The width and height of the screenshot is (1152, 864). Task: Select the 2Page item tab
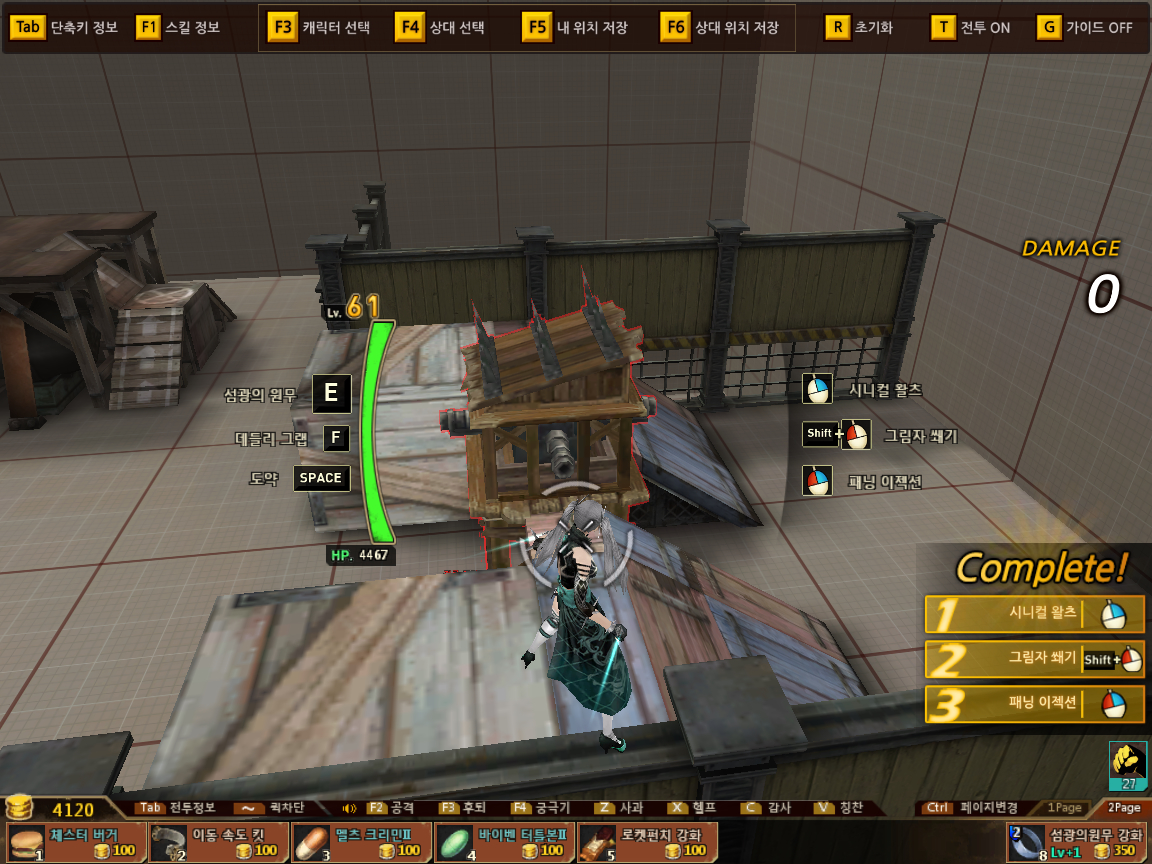(1123, 807)
